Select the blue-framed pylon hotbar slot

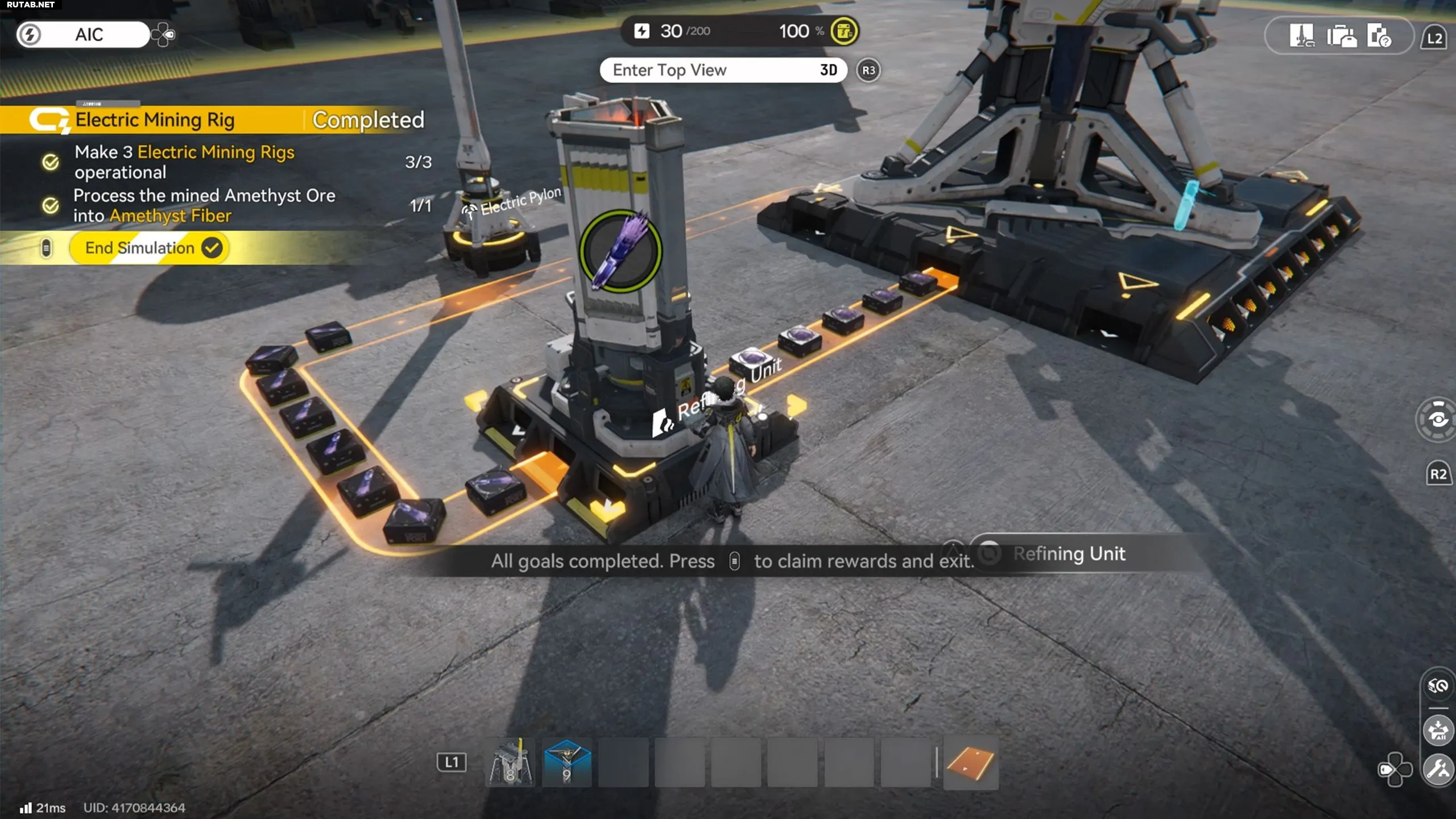566,762
